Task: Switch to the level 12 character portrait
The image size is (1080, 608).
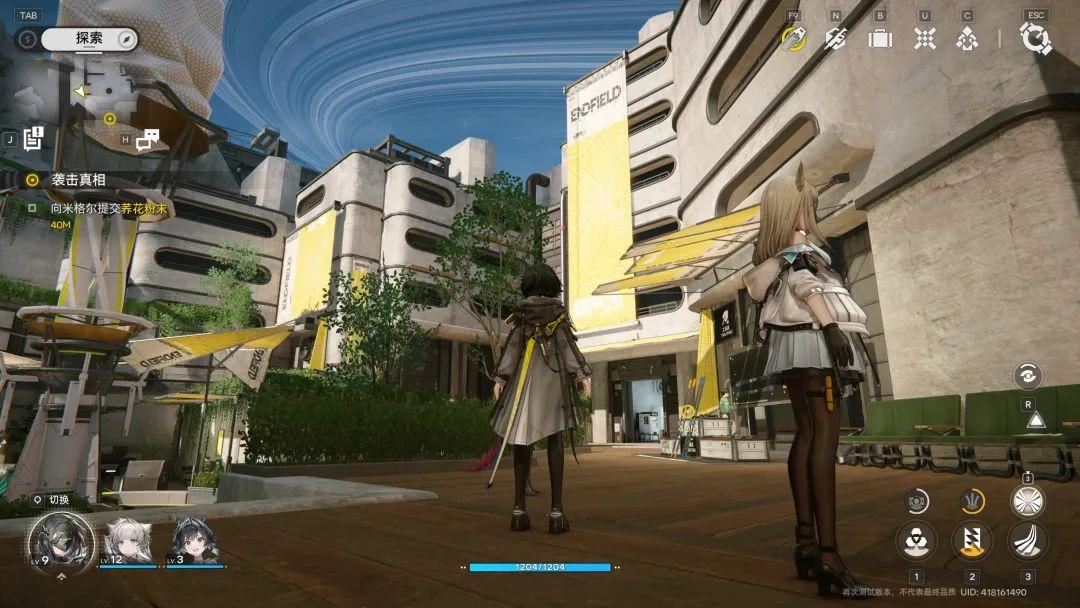Action: coord(128,541)
